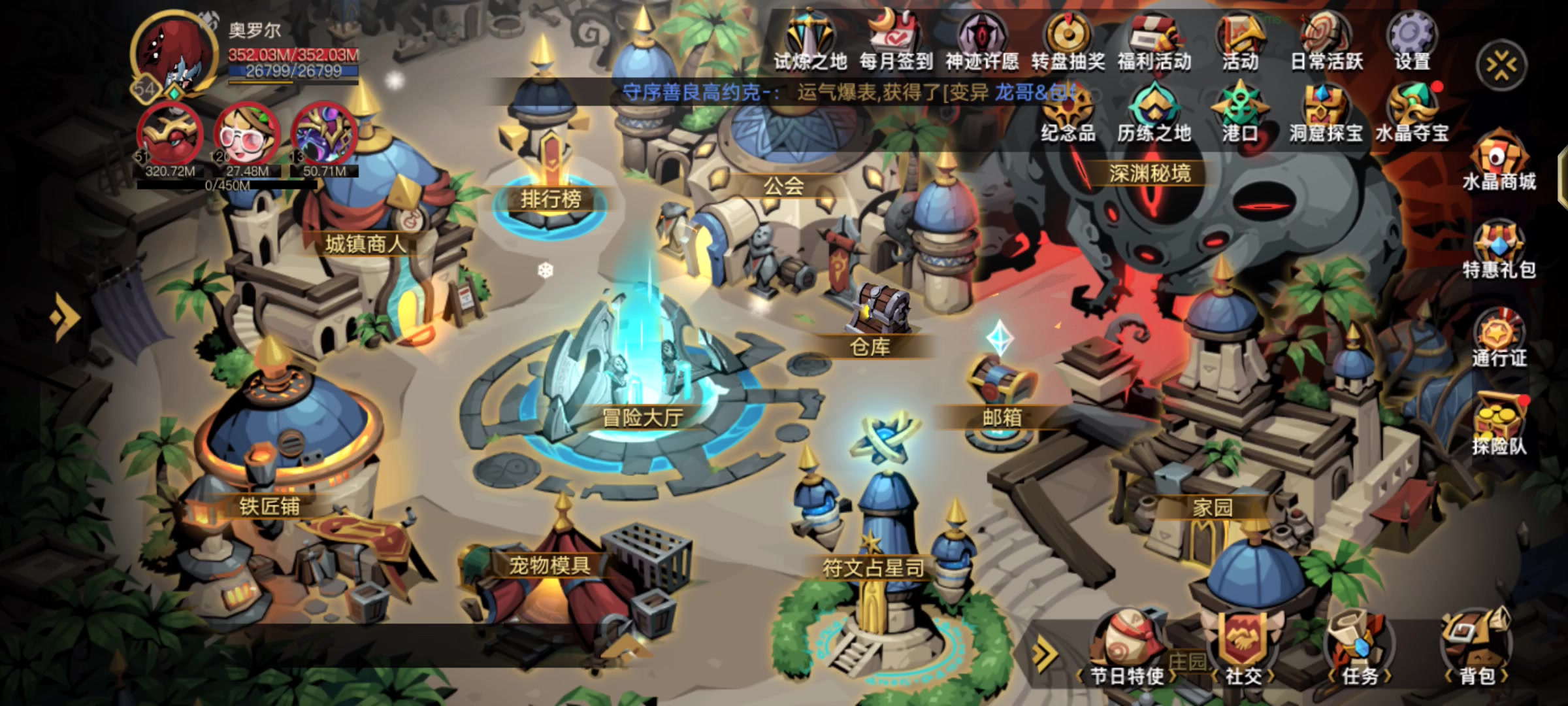Open 洞窟探宝 cave treasure hunt
Image resolution: width=1568 pixels, height=706 pixels.
tap(1326, 114)
